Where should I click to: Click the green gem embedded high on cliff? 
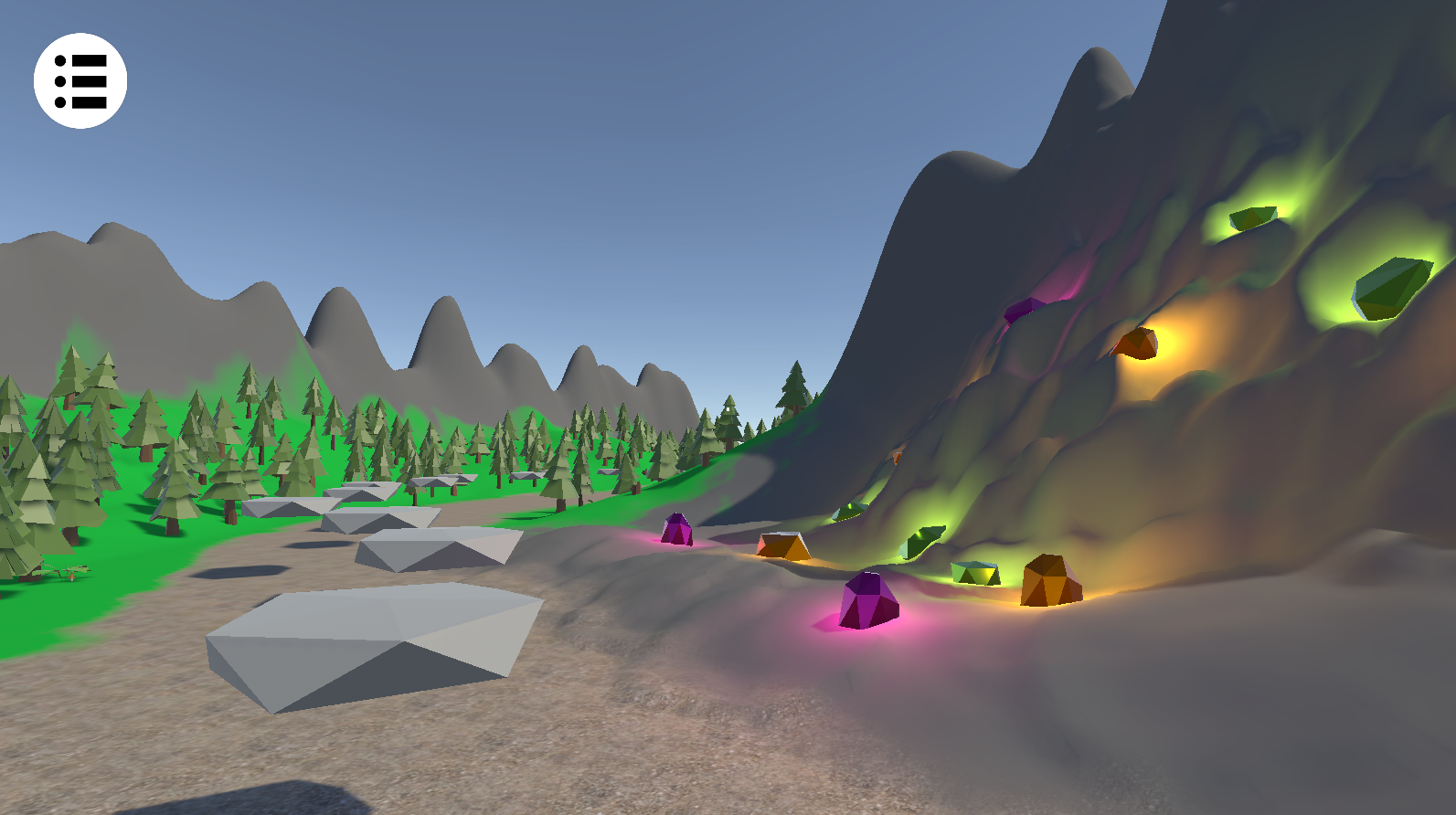[x=1252, y=217]
